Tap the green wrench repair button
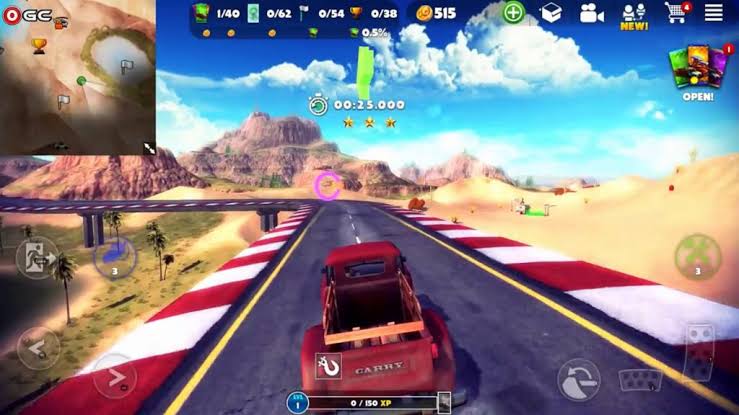This screenshot has width=739, height=415. tap(697, 257)
